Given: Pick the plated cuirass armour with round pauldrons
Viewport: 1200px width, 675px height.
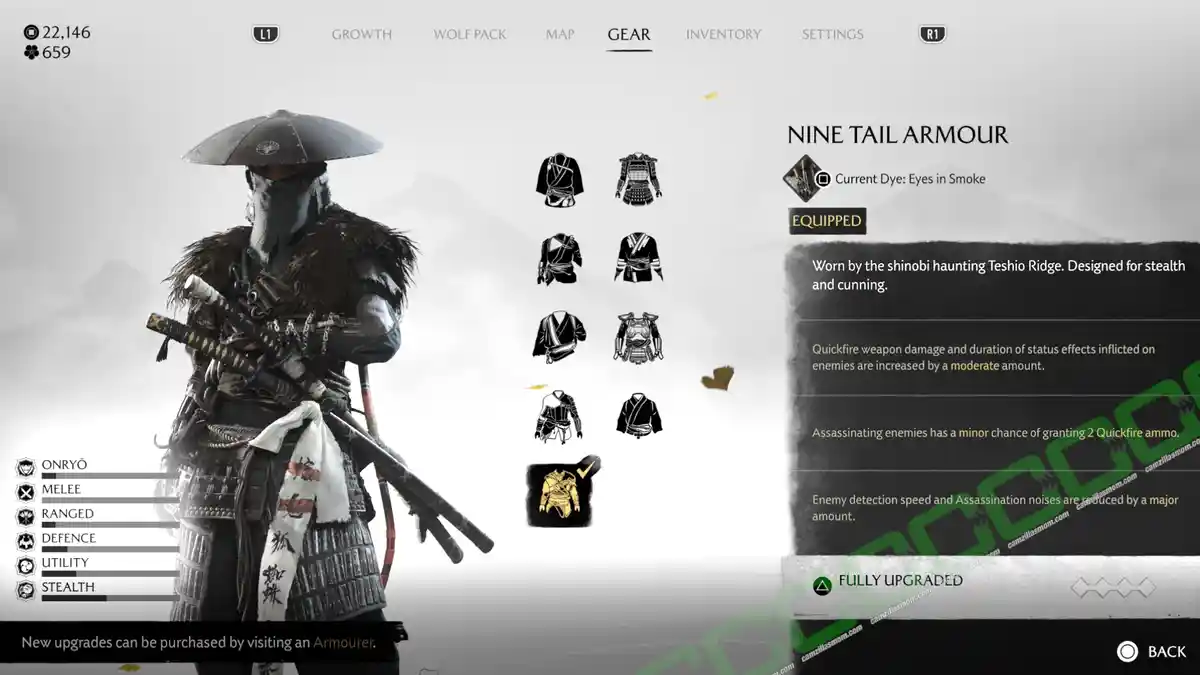Looking at the screenshot, I should 638,337.
